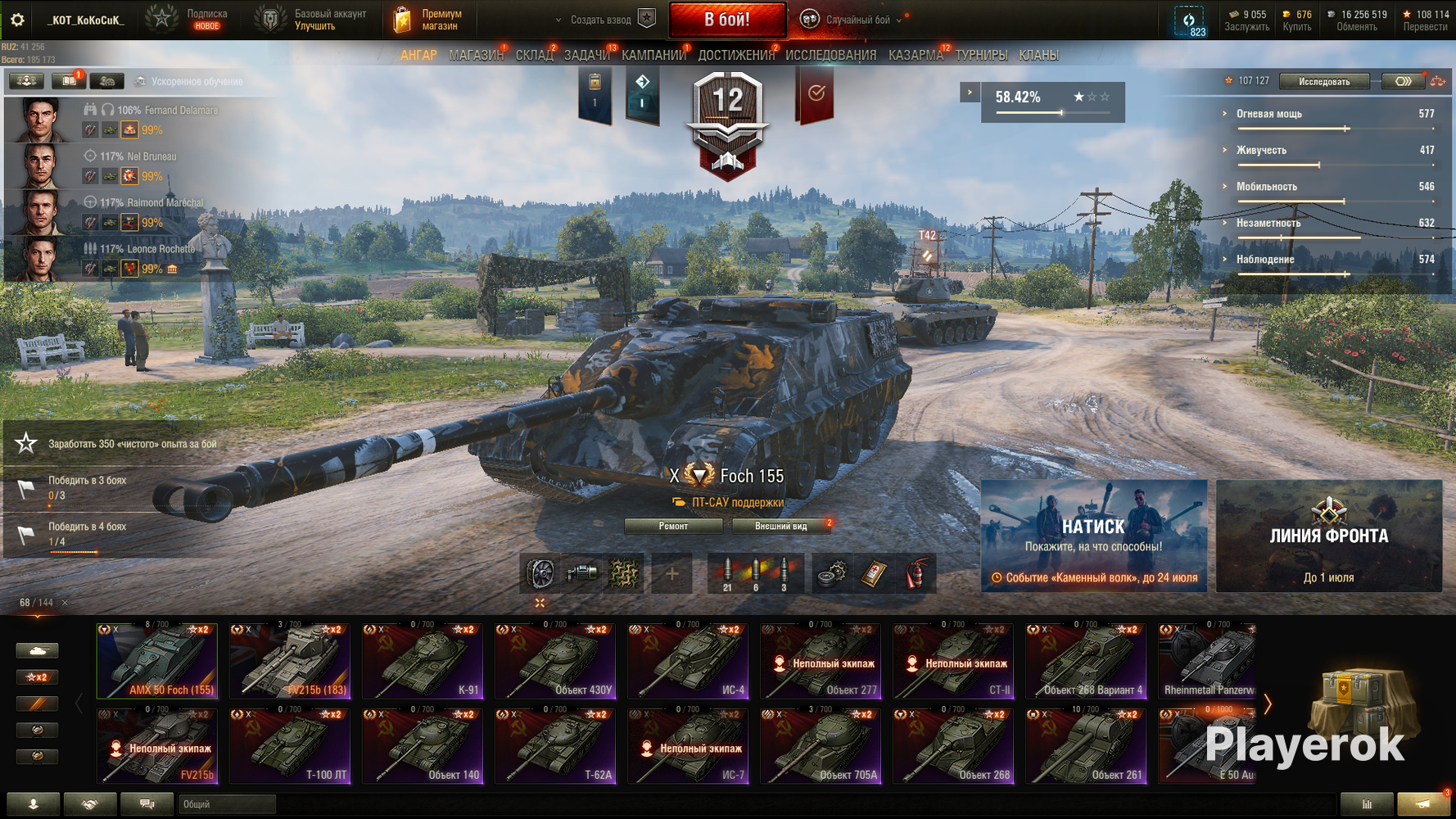Click the Исследовать button
The image size is (1456, 819).
1323,81
